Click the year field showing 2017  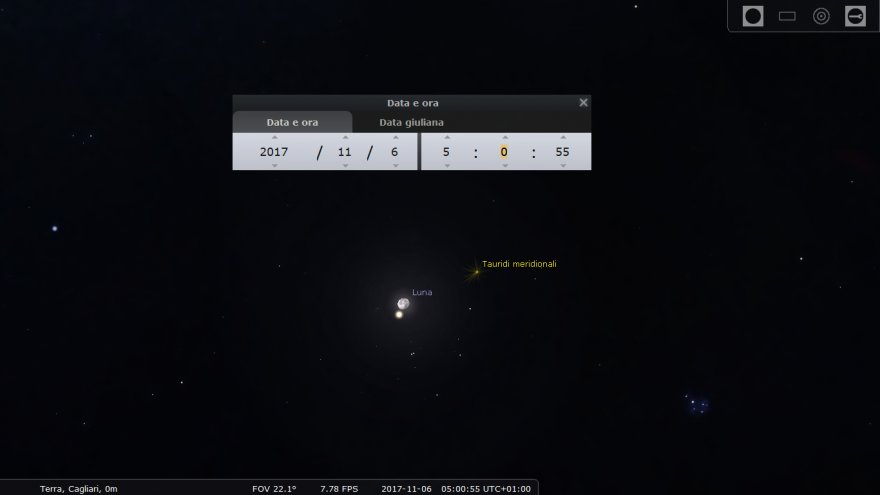click(x=274, y=152)
